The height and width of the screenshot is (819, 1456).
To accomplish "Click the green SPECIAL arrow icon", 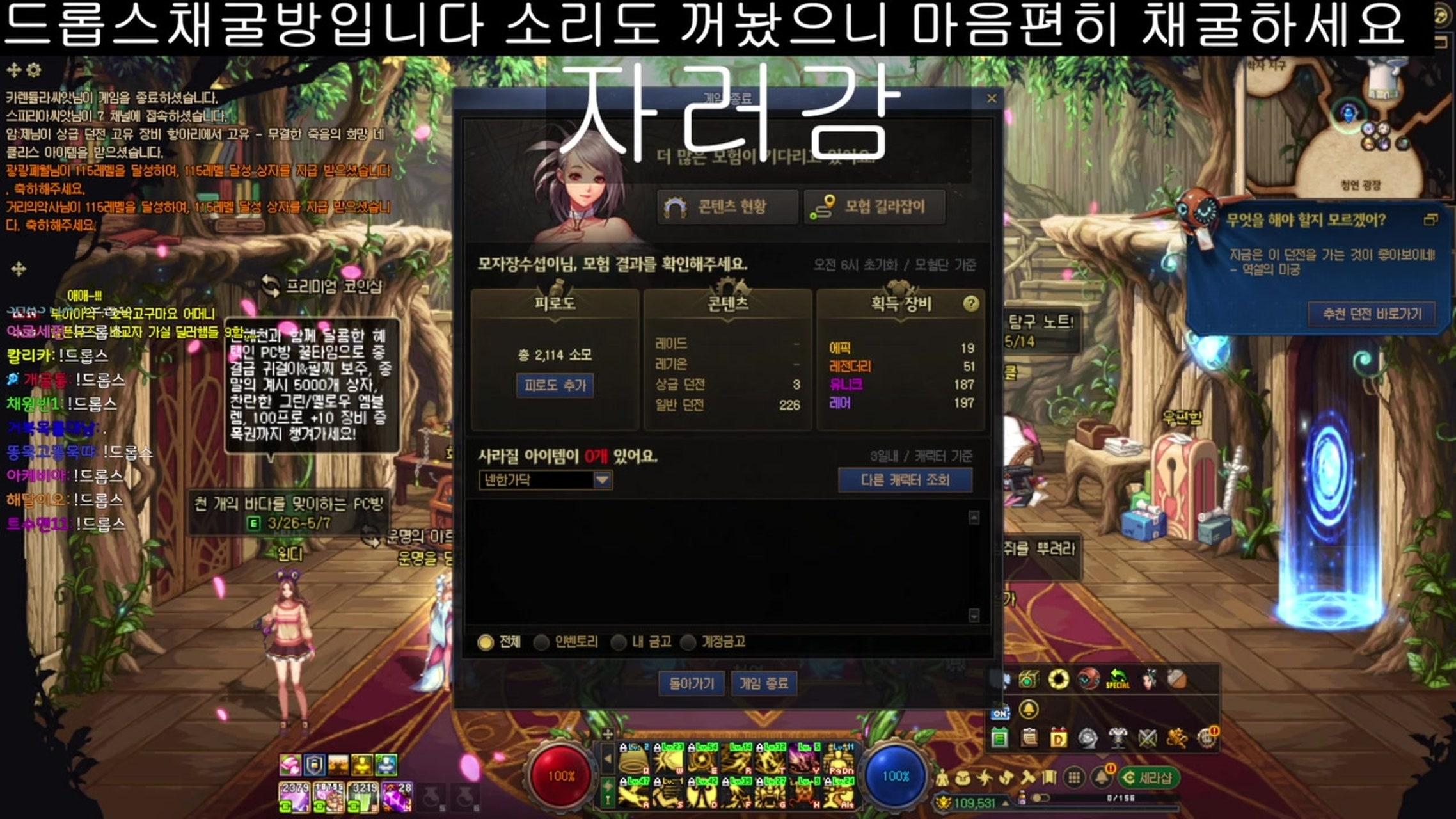I will (1117, 676).
